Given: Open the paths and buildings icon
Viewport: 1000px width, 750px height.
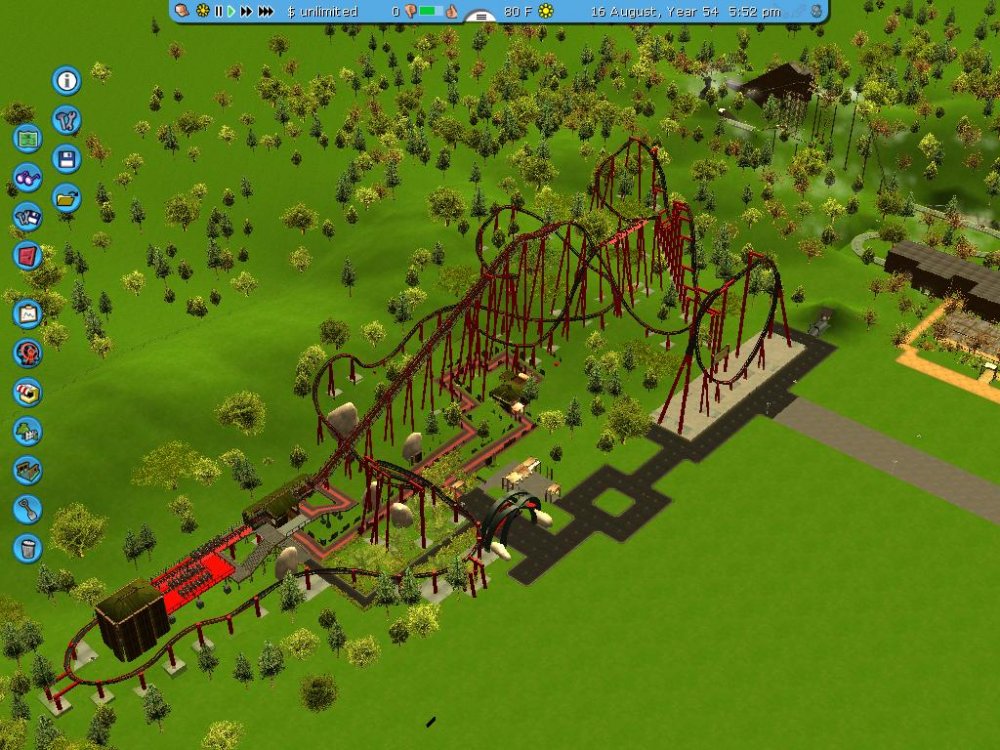Looking at the screenshot, I should (x=27, y=470).
